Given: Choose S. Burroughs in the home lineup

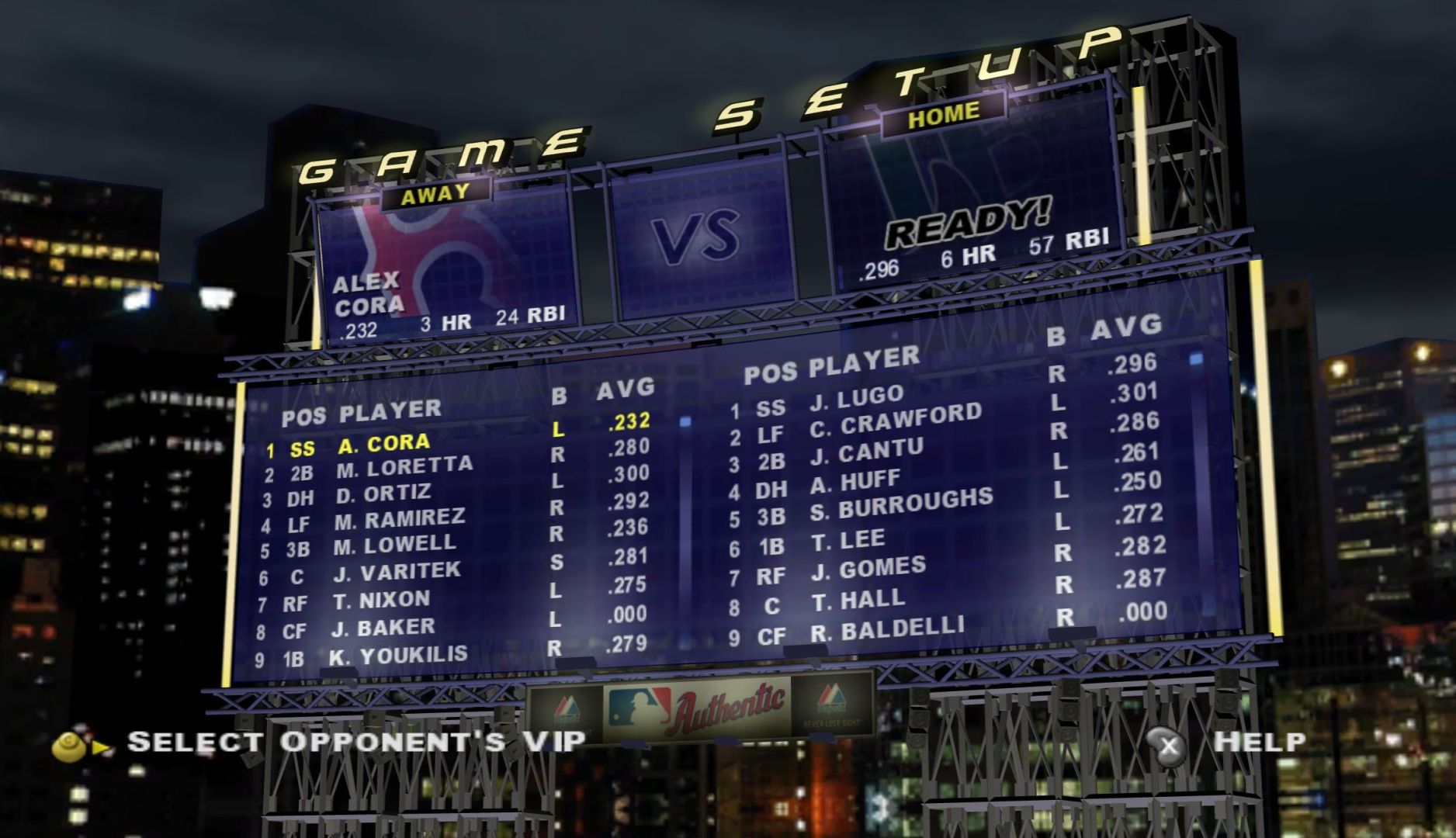Looking at the screenshot, I should (902, 505).
